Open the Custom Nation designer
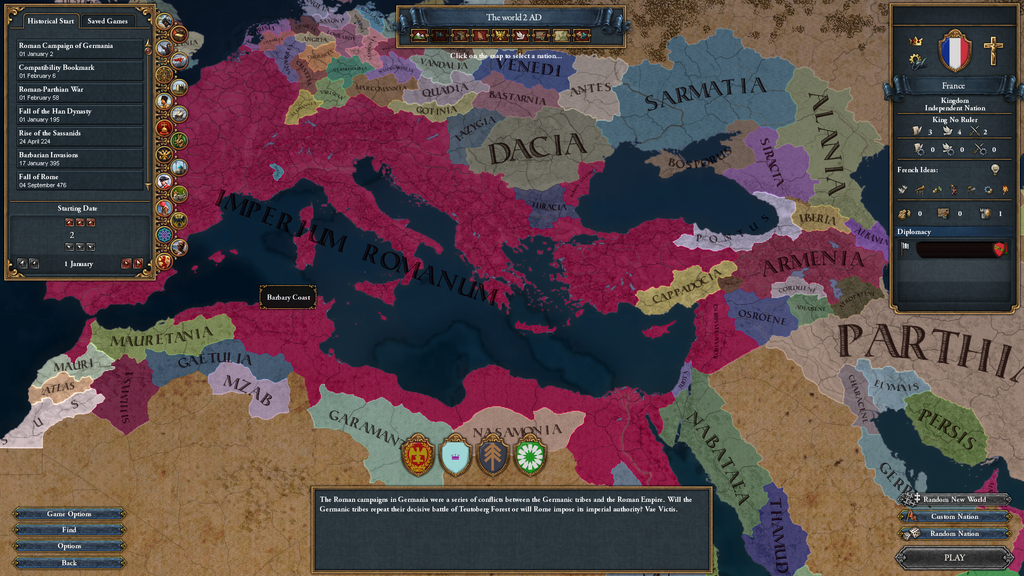1024x576 pixels. [954, 516]
